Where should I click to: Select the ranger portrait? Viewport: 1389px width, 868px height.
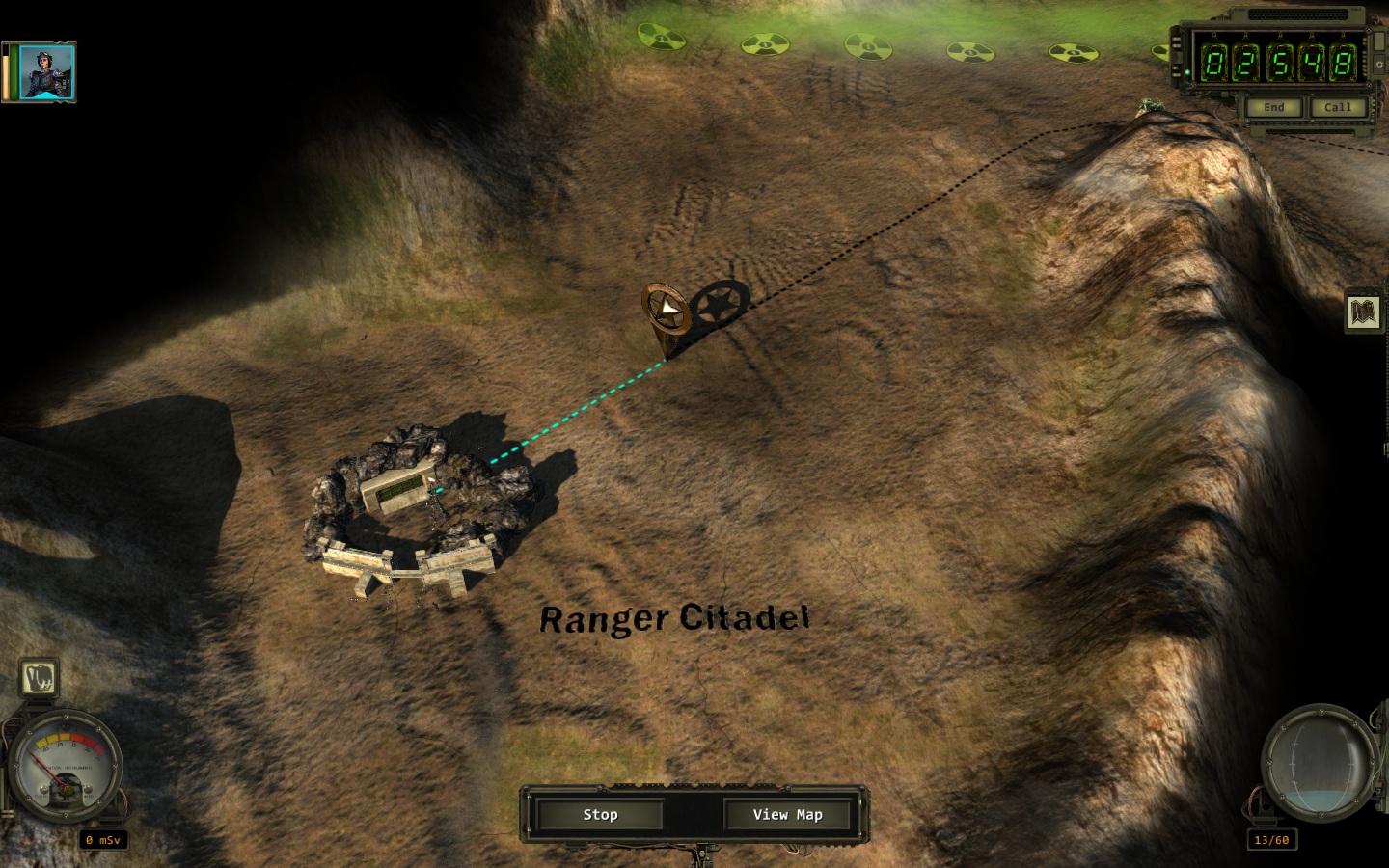[46, 72]
